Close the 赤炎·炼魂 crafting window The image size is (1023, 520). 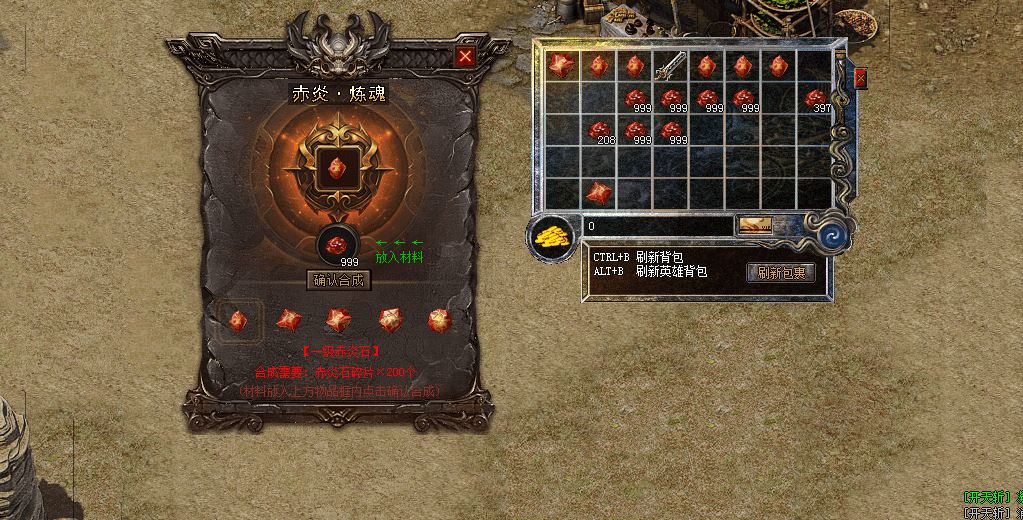(x=465, y=57)
